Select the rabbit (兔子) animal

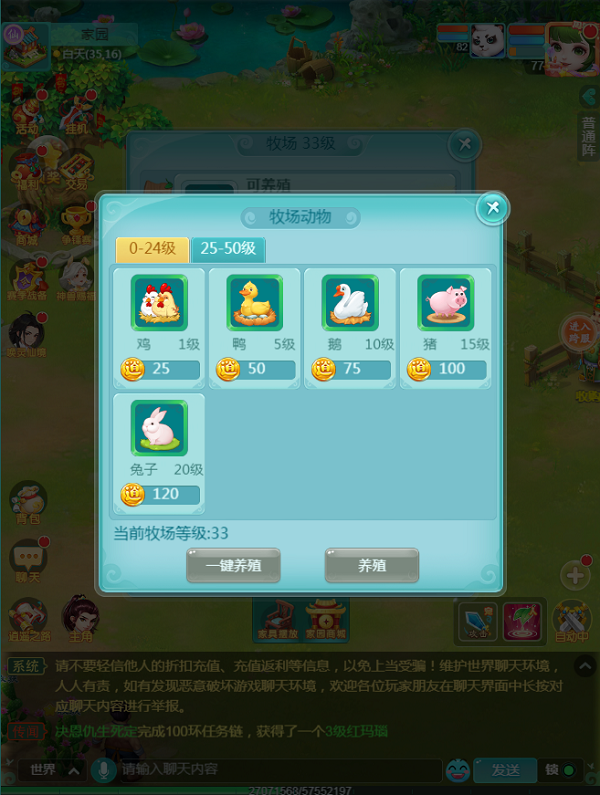pyautogui.click(x=159, y=429)
